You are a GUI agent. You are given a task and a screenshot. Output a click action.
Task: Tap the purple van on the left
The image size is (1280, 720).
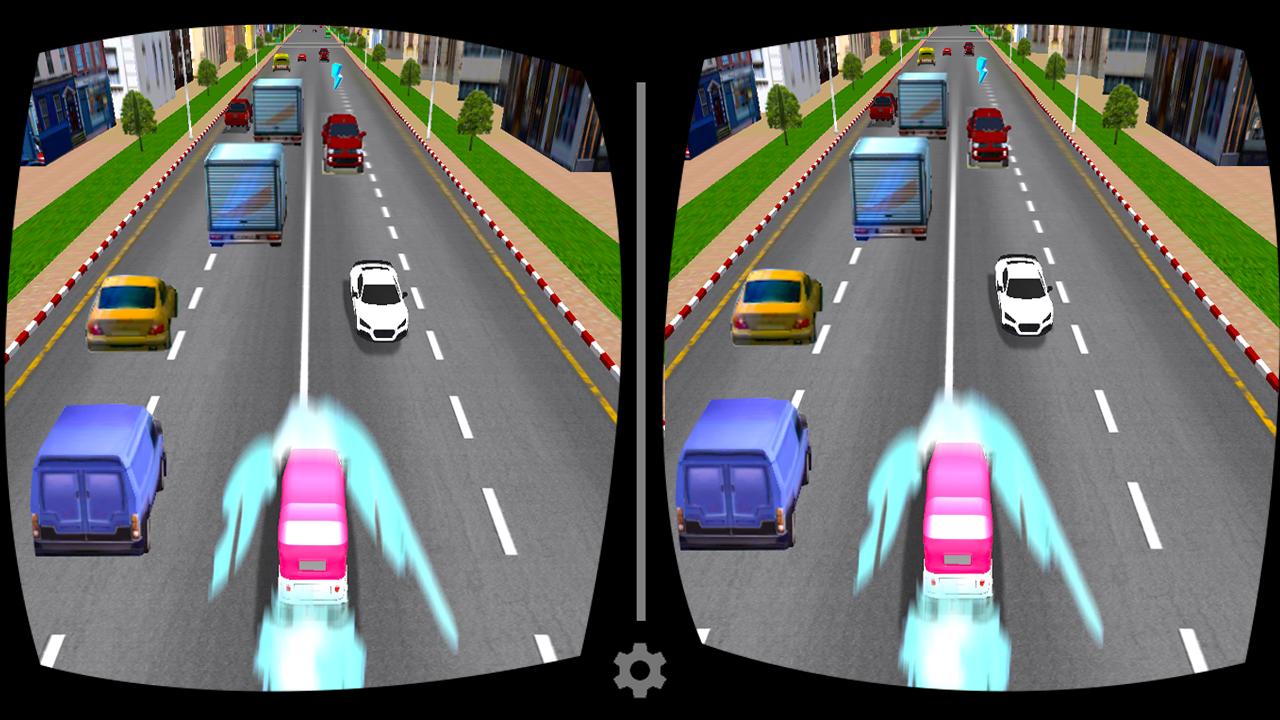(95, 480)
